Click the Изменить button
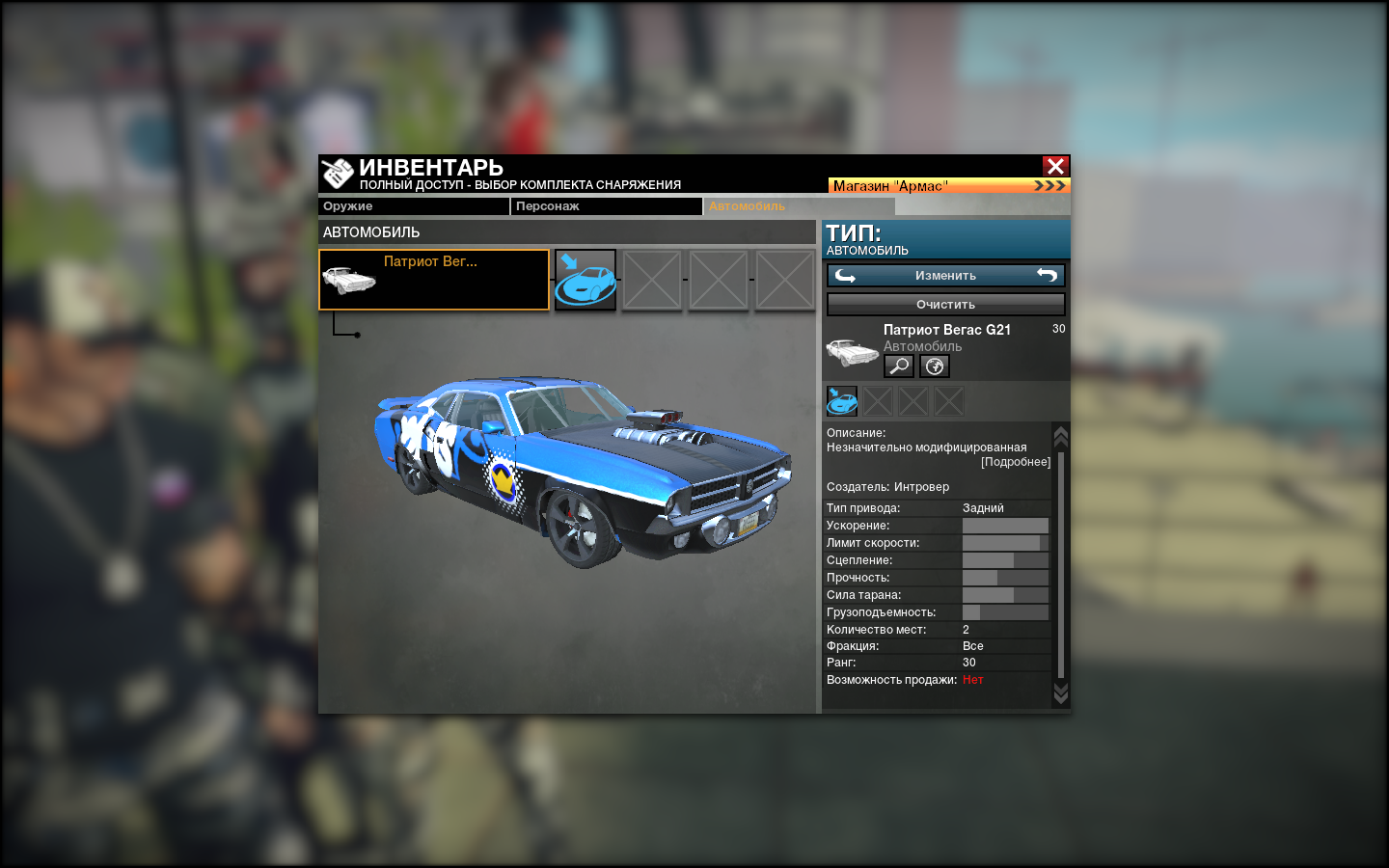 click(x=945, y=276)
